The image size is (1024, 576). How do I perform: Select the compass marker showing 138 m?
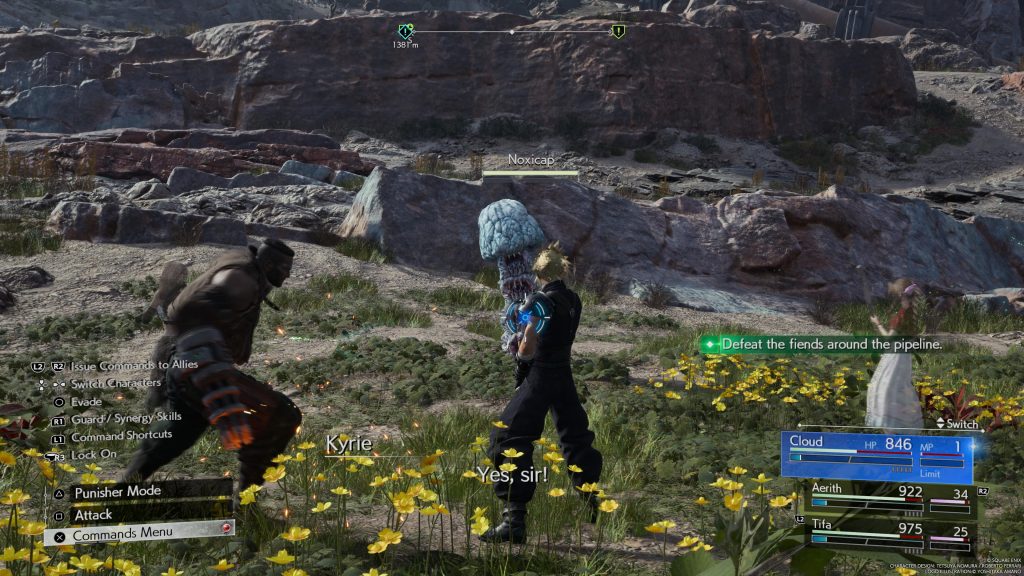(x=405, y=32)
